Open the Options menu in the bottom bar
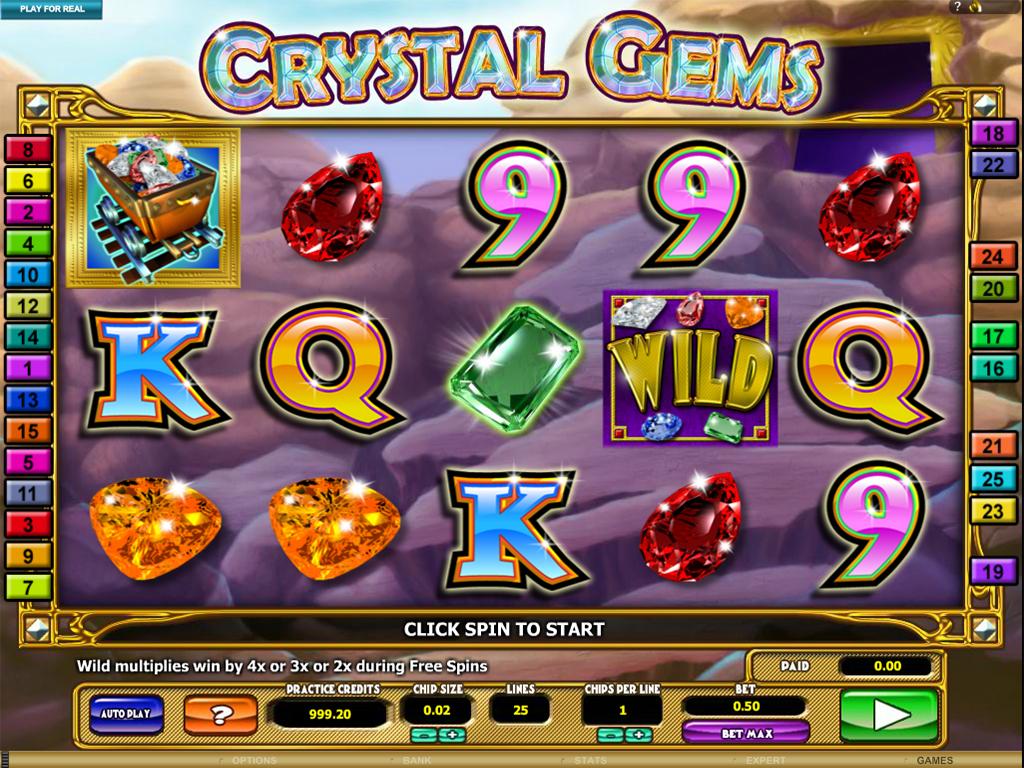Viewport: 1024px width, 768px height. click(x=254, y=761)
